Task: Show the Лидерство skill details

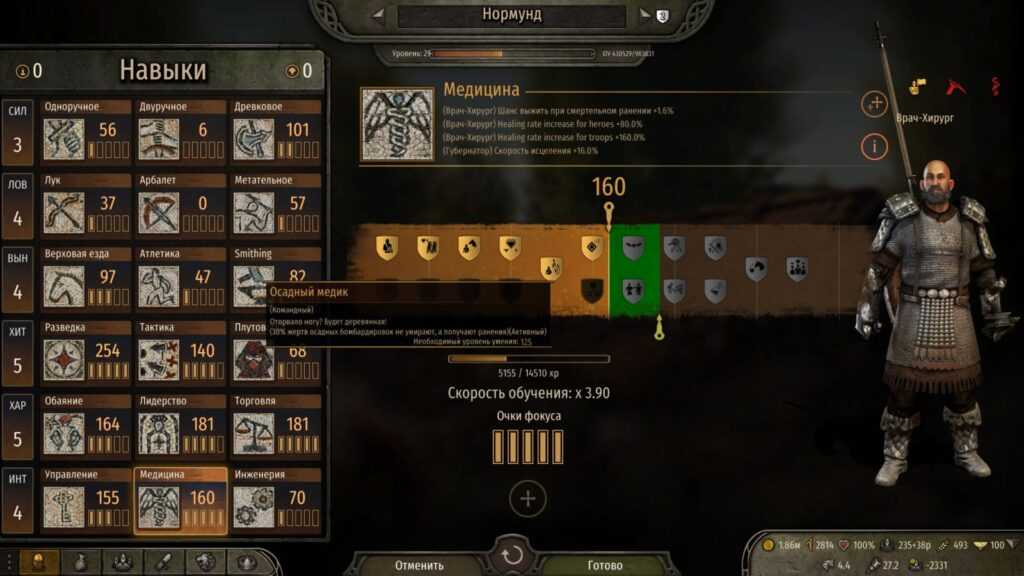Action: click(181, 425)
